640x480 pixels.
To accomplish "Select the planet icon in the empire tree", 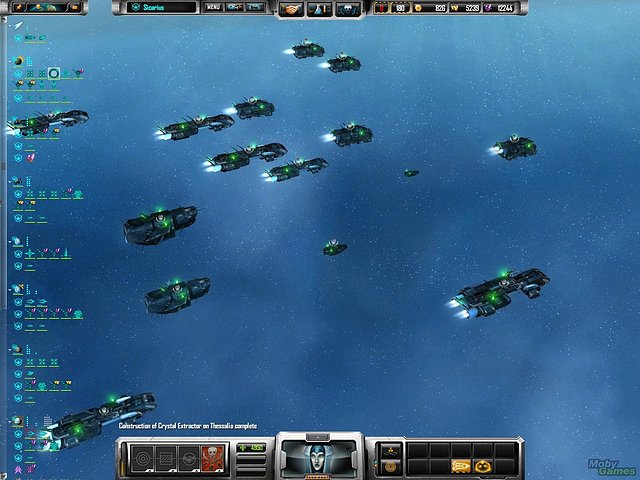I will coord(18,61).
